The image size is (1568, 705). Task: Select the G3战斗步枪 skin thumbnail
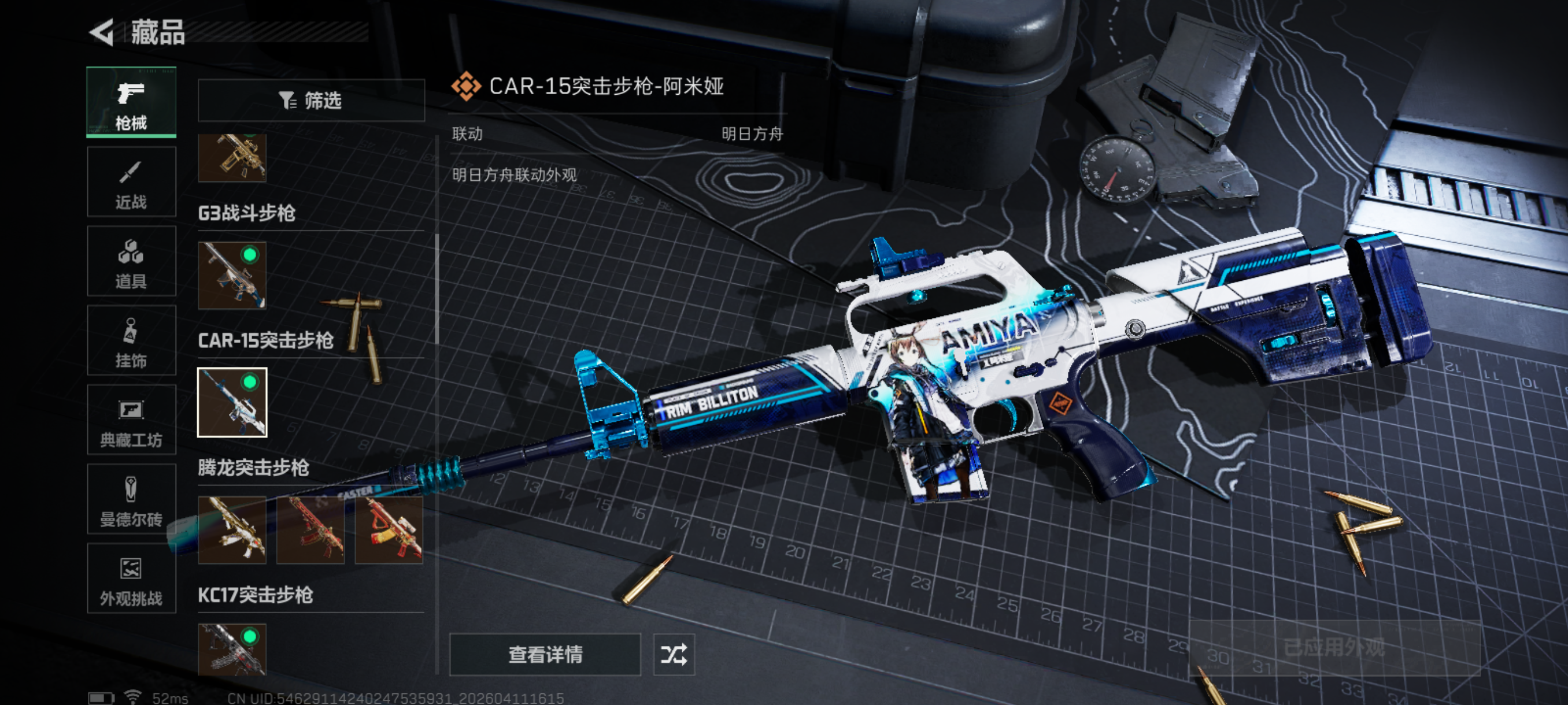[x=232, y=276]
